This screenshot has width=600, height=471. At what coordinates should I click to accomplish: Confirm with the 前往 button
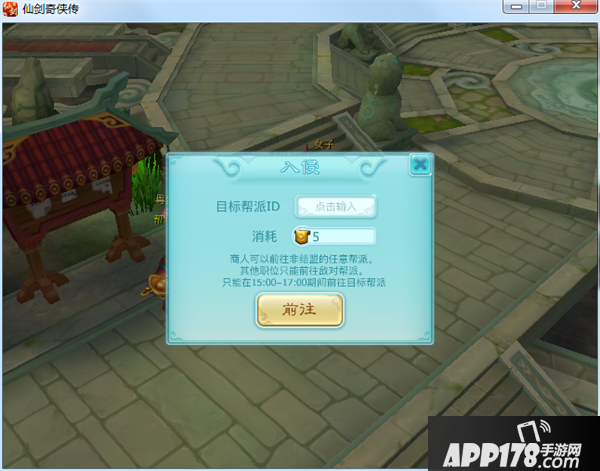(300, 310)
